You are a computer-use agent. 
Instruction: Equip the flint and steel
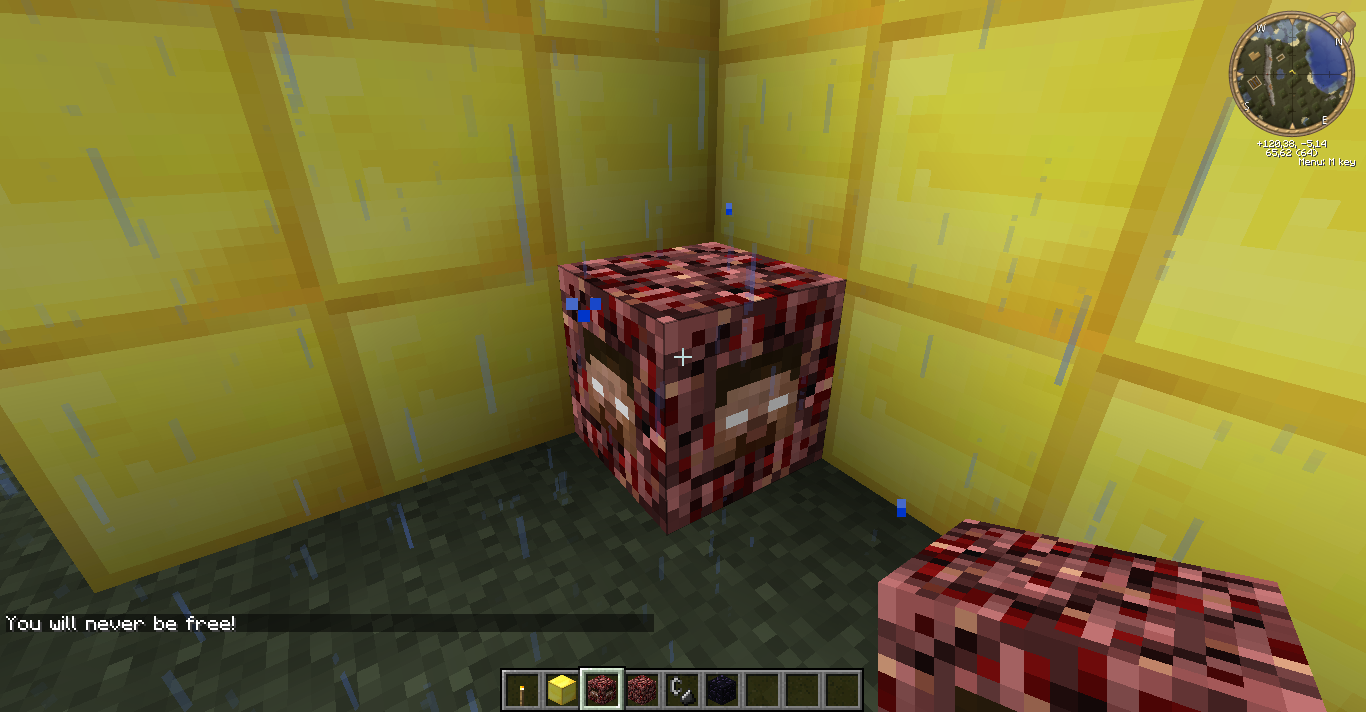tap(682, 689)
